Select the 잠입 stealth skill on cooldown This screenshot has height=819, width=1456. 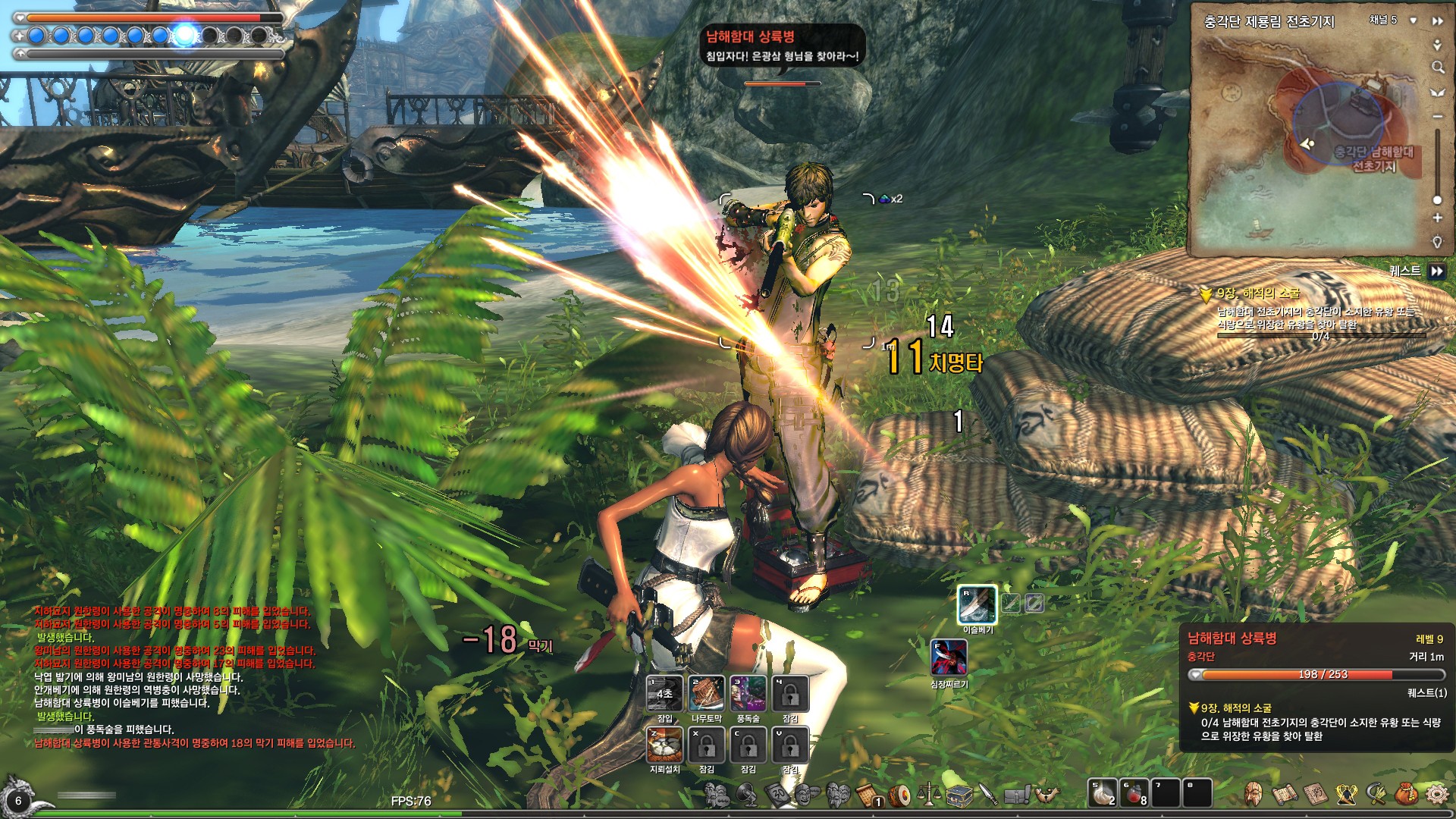point(664,693)
